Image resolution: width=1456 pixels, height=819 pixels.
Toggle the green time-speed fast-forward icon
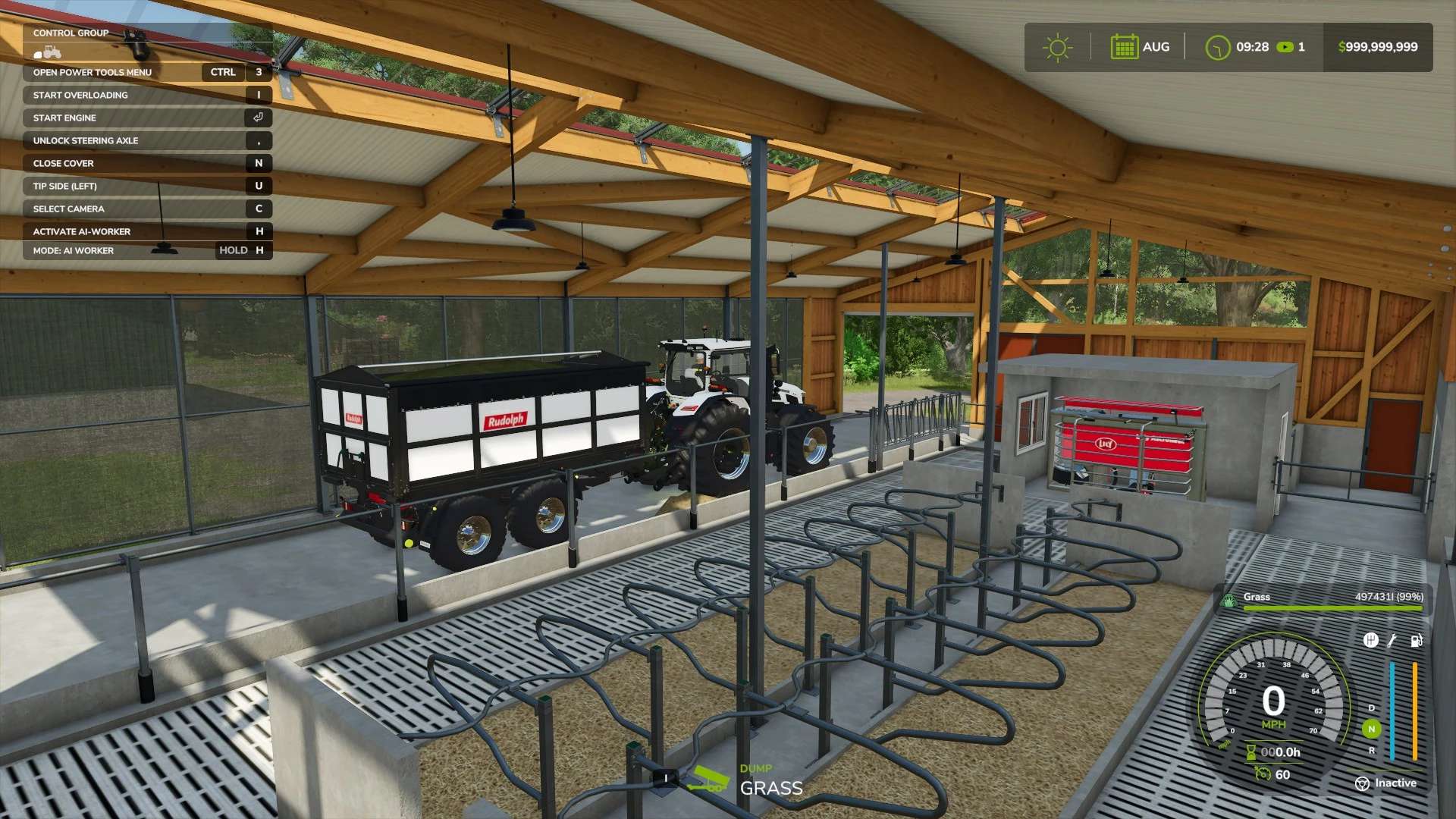(x=1285, y=47)
